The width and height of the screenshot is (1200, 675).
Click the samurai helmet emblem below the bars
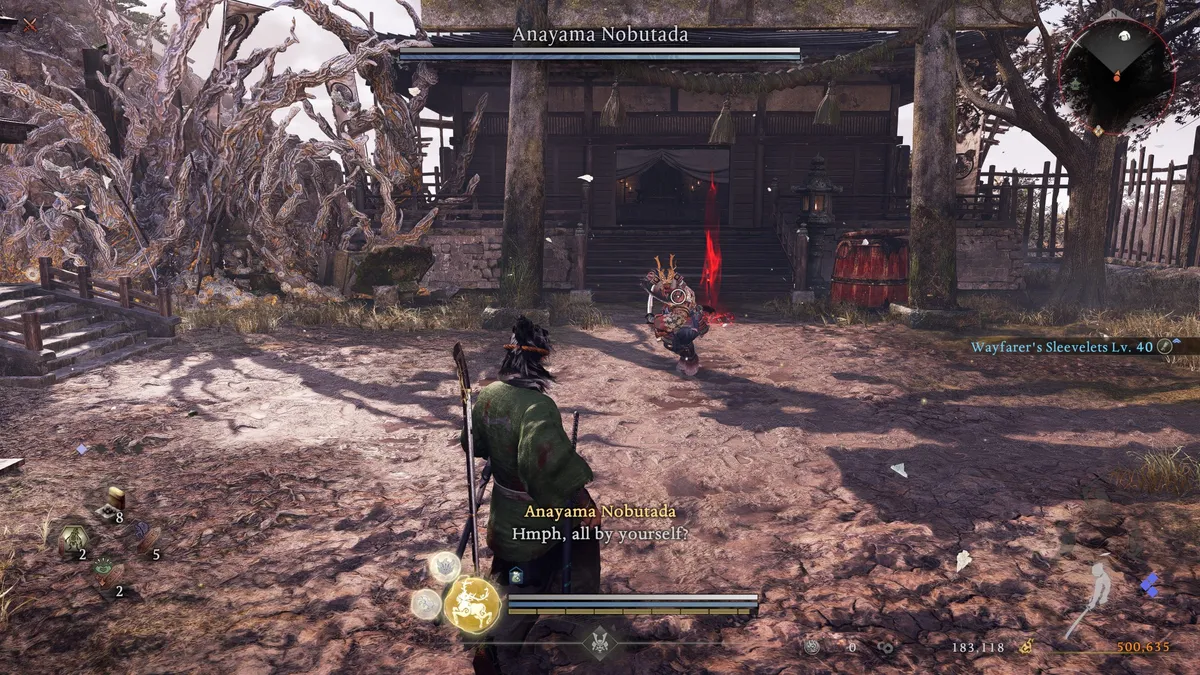(600, 642)
